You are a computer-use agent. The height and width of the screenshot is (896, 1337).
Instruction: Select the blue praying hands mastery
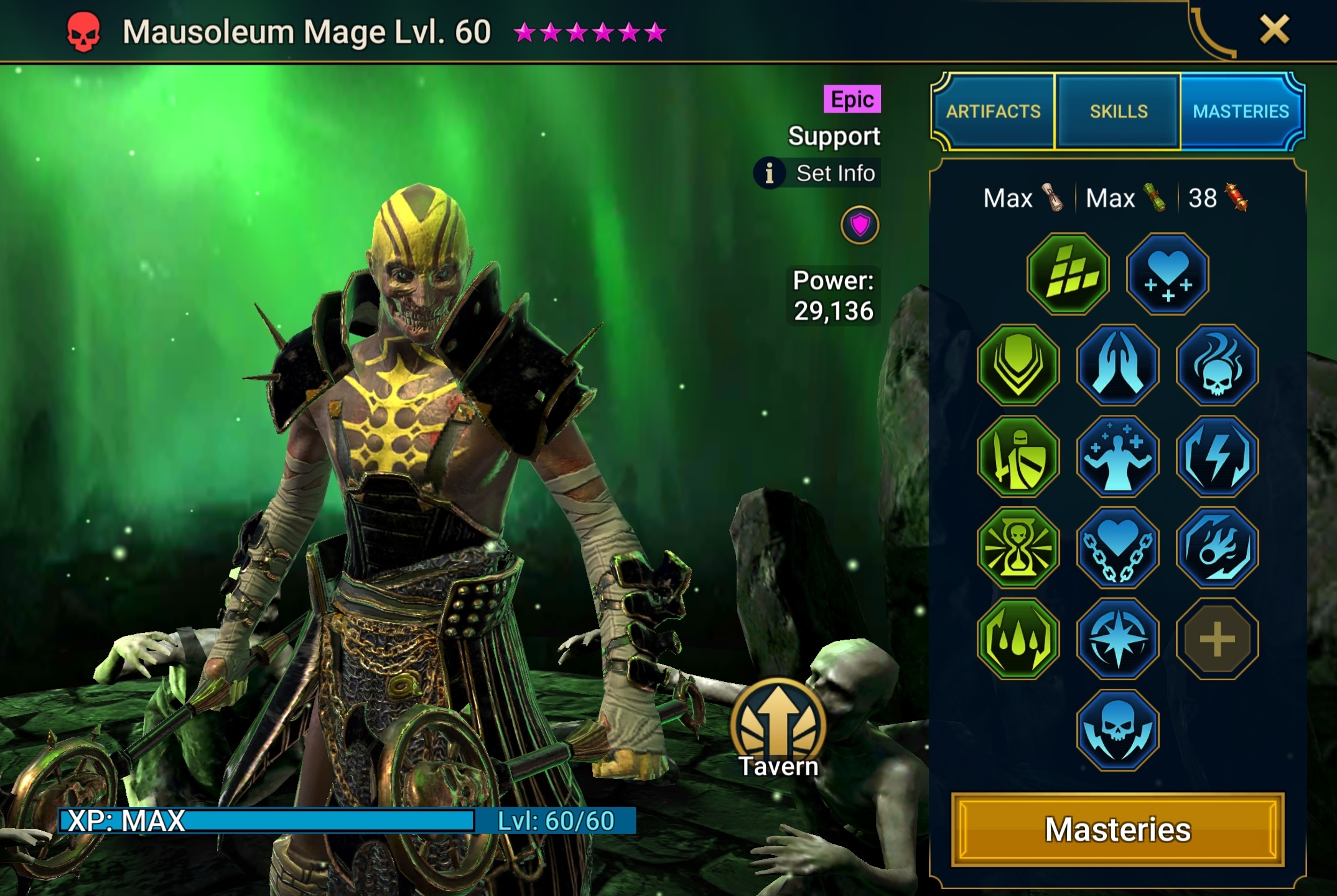coord(1118,365)
